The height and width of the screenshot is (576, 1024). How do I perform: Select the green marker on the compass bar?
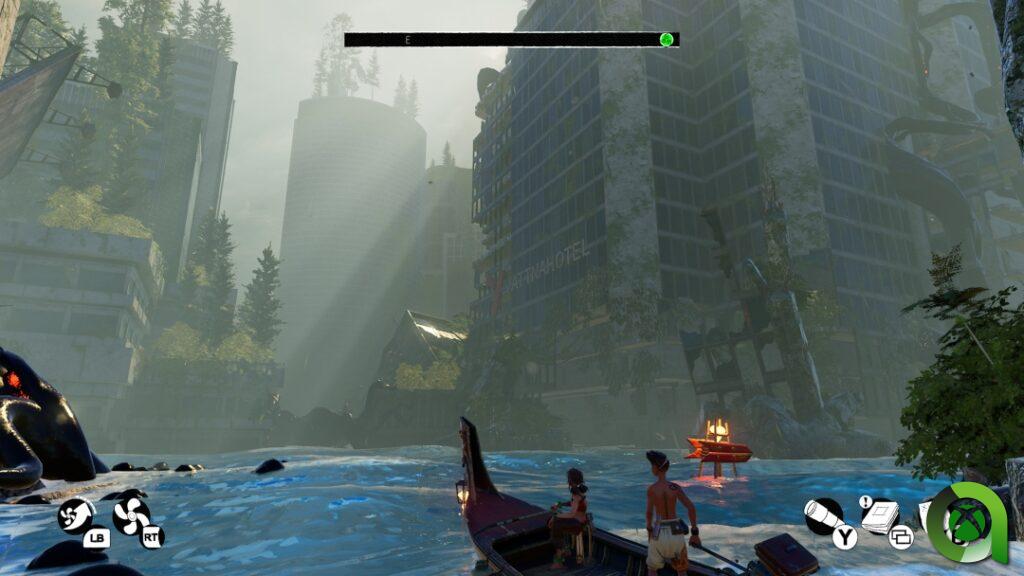point(666,40)
